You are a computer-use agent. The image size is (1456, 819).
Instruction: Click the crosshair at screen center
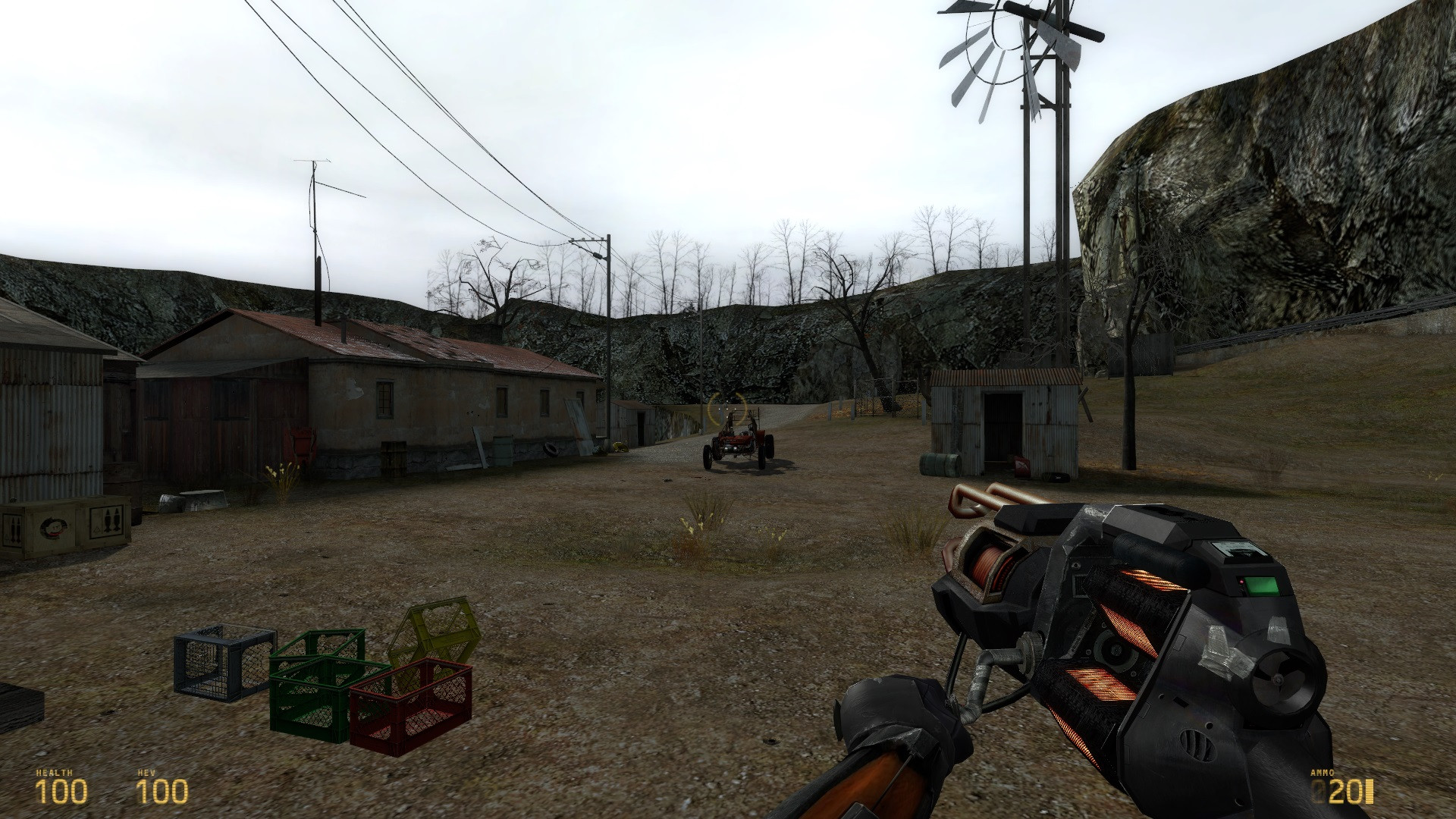728,409
